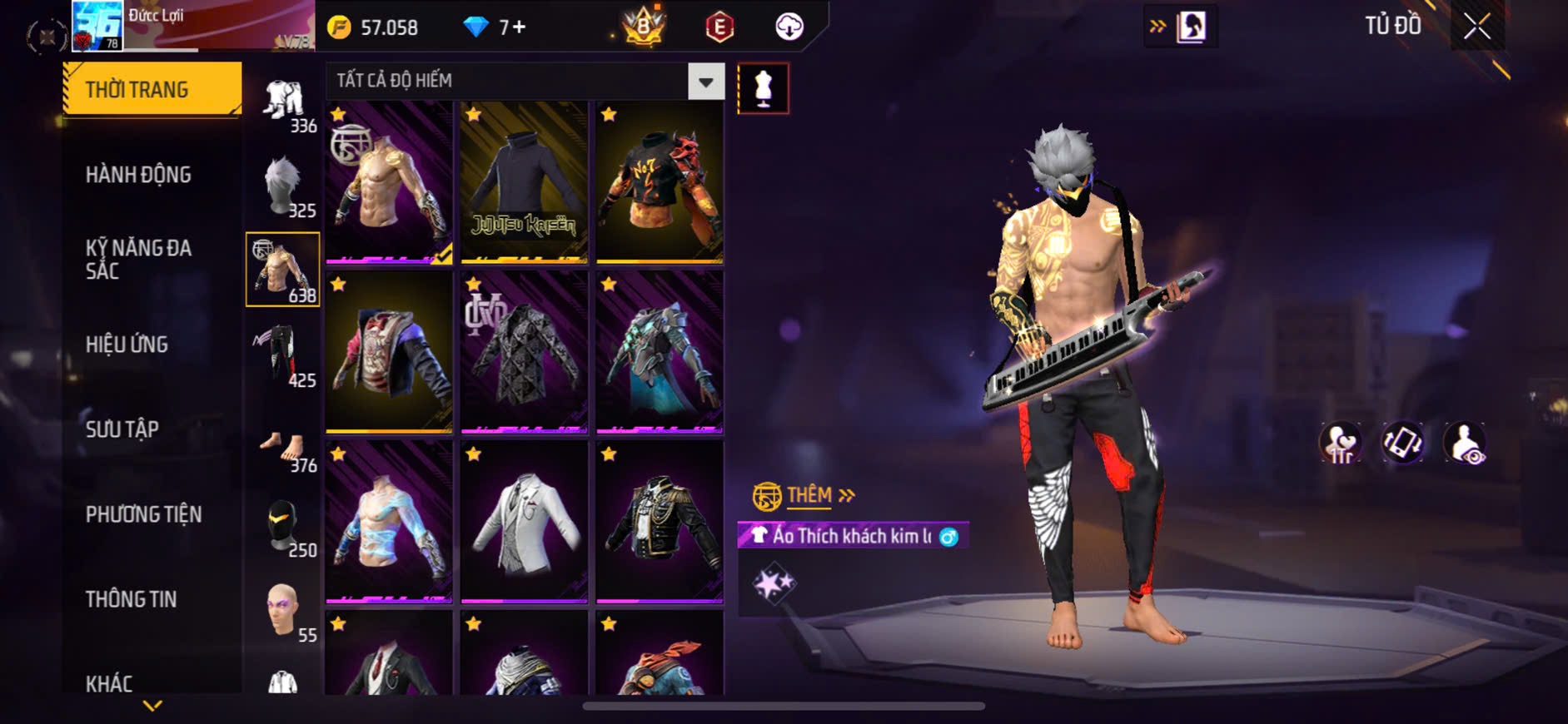This screenshot has height=724, width=1568.
Task: Open the pants category with 425 items
Action: tap(283, 355)
